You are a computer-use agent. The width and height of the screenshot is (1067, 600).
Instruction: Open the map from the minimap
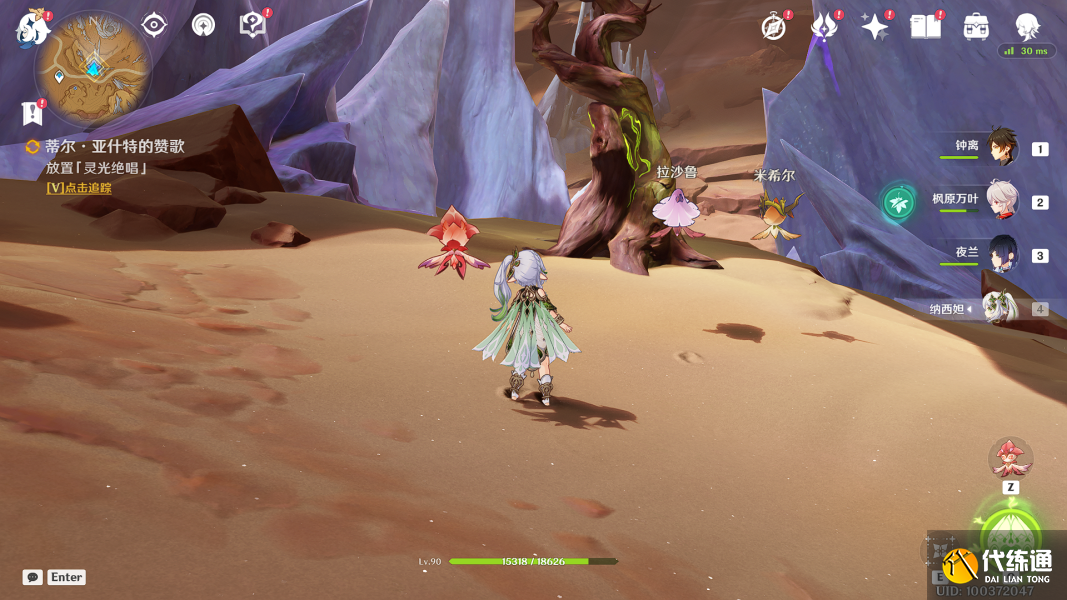tap(93, 69)
